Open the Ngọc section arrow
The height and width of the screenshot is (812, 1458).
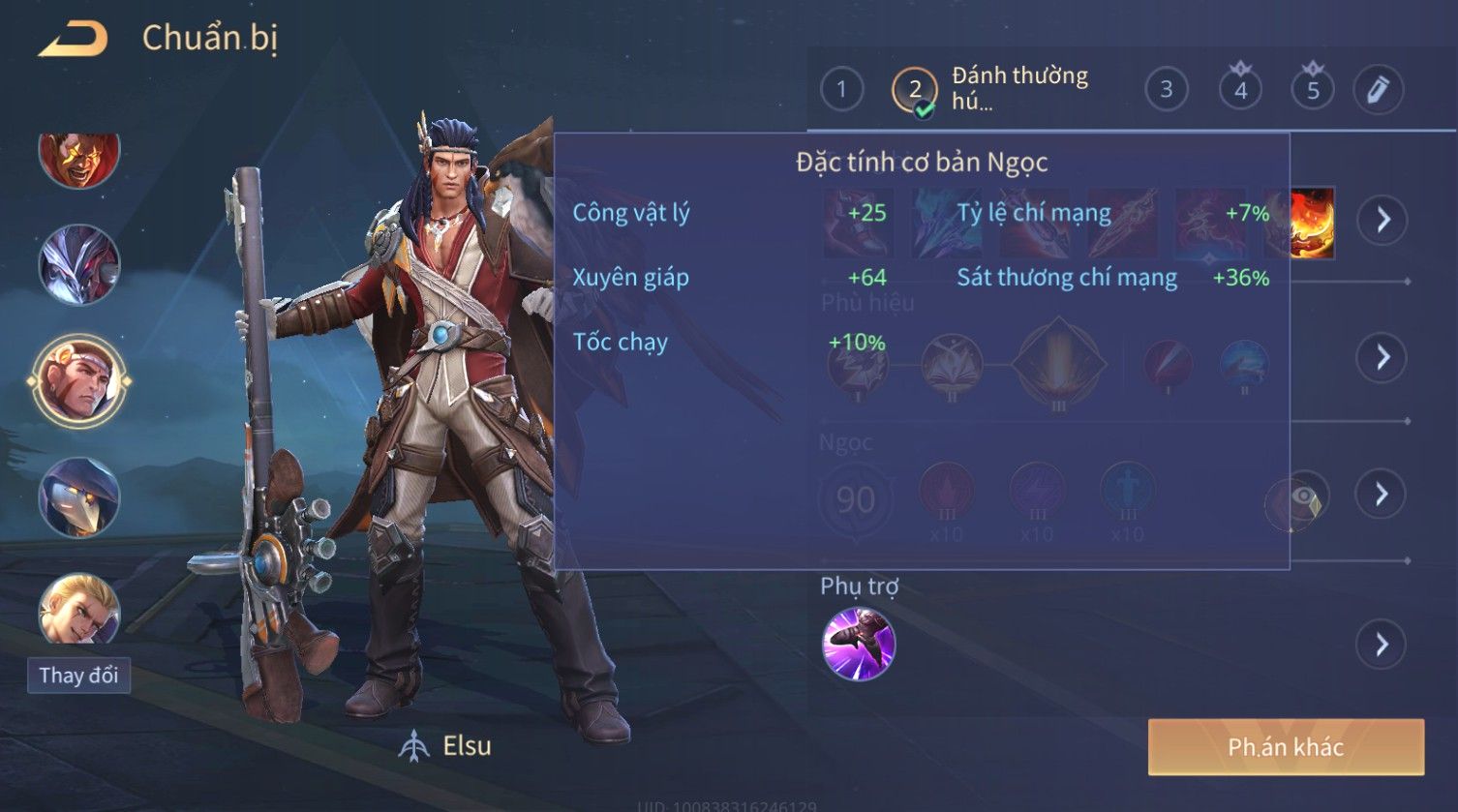(1382, 495)
